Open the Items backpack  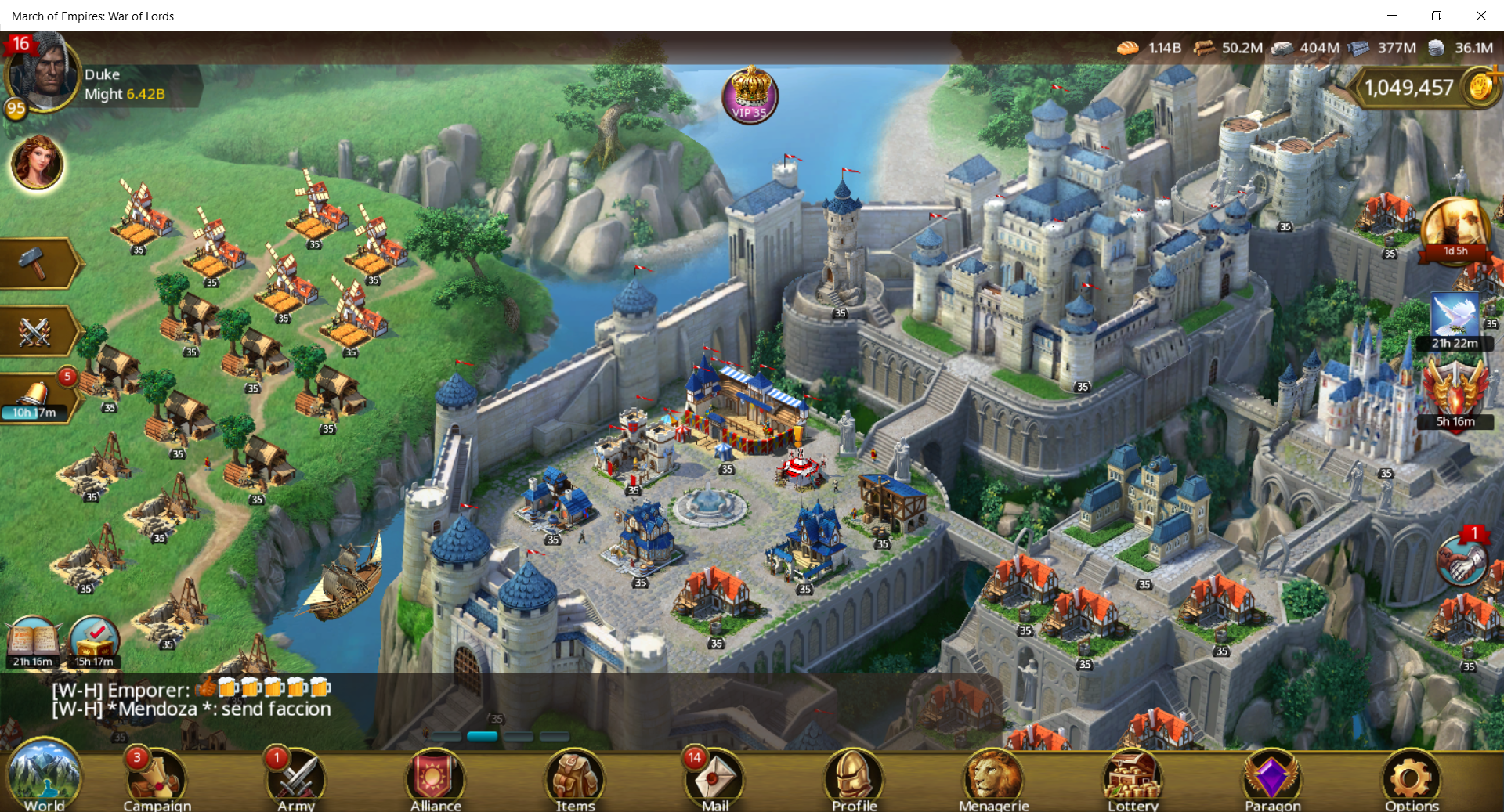click(575, 779)
